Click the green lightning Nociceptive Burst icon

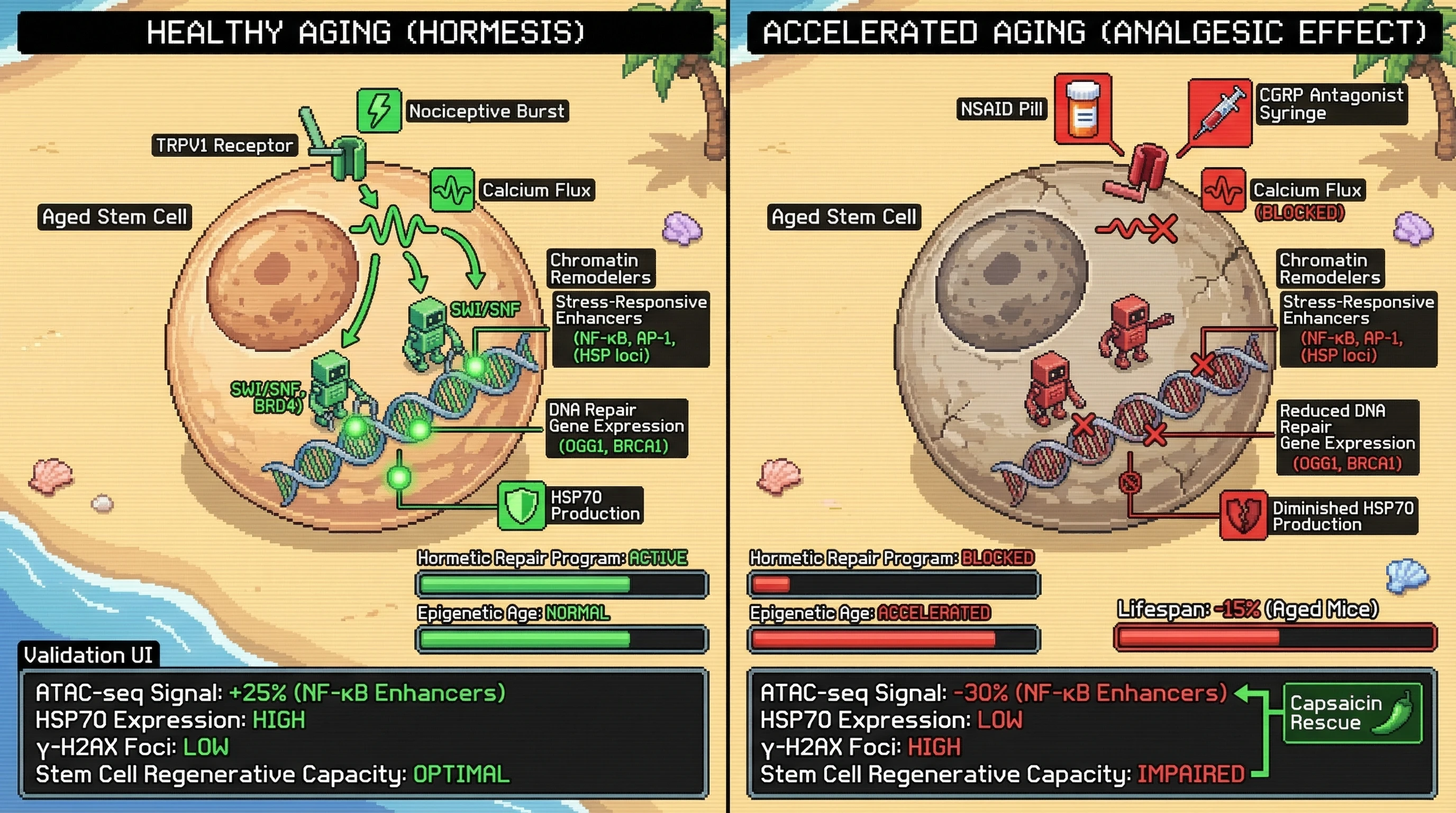[379, 110]
